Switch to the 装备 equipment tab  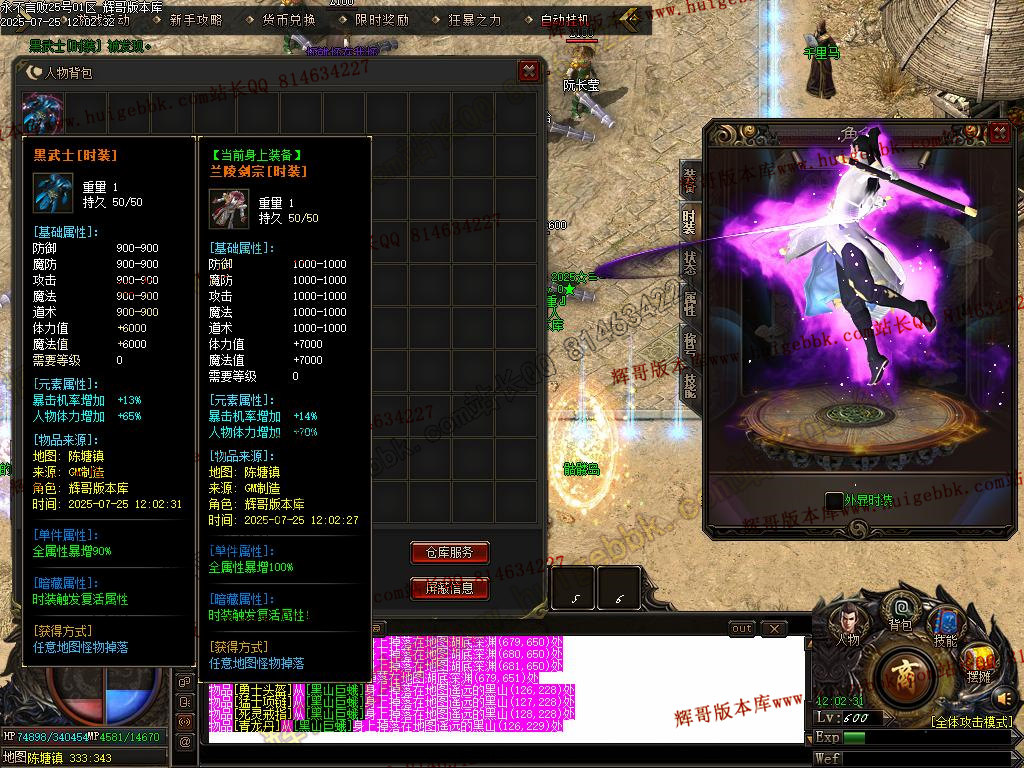[690, 181]
